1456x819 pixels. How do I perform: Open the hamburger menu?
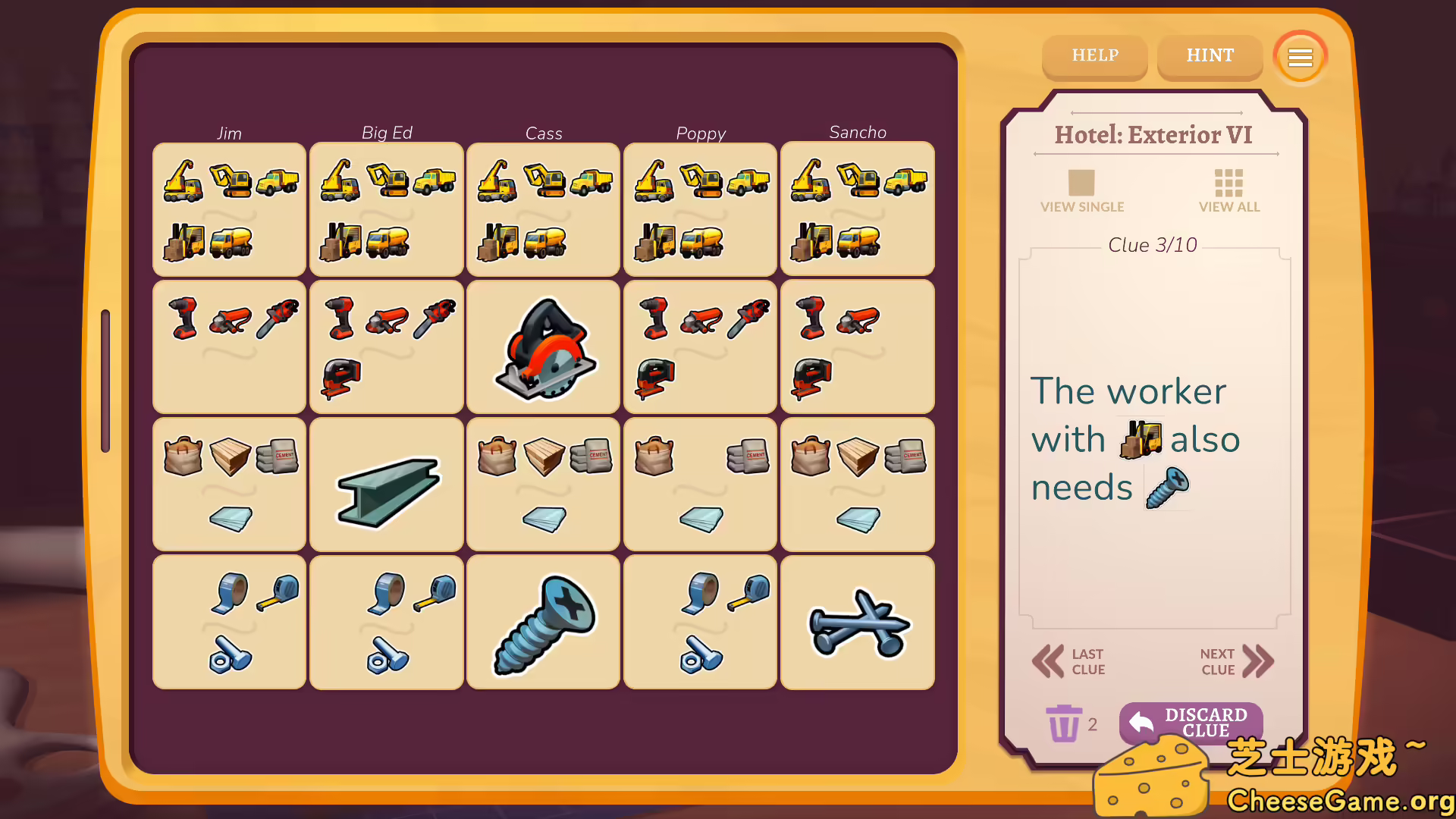click(x=1300, y=57)
